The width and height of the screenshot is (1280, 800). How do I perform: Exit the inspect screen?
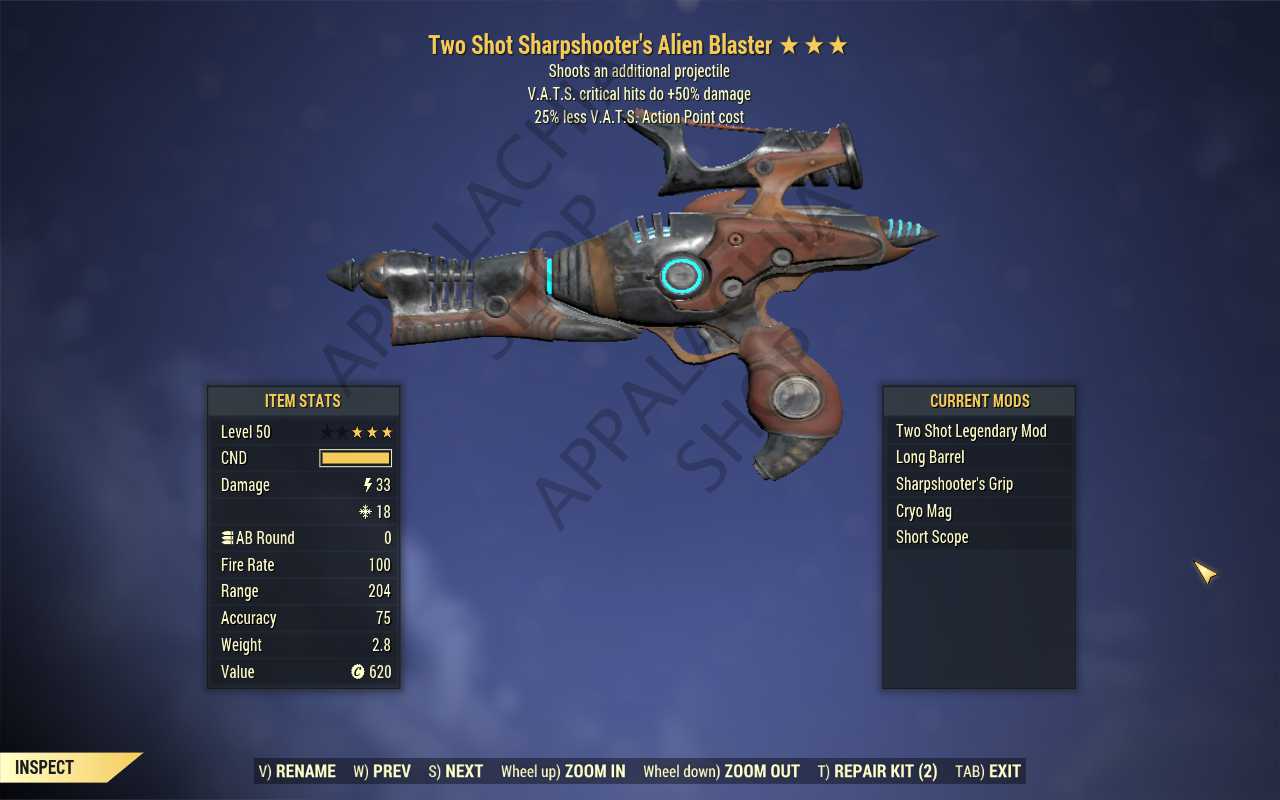pos(988,771)
